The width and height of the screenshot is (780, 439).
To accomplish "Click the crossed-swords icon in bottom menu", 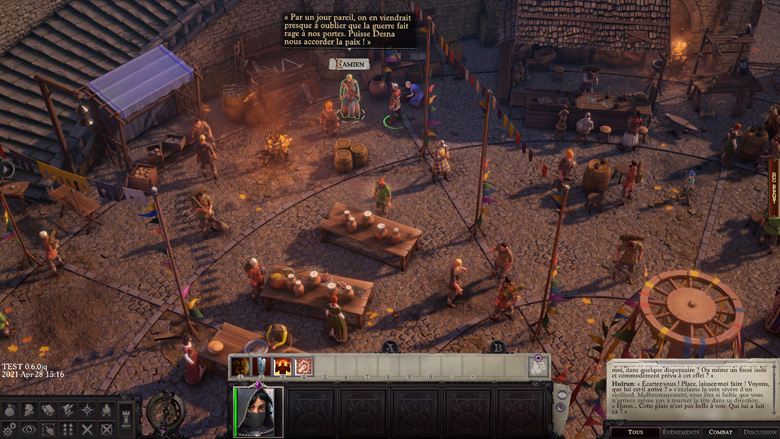I will (88, 429).
